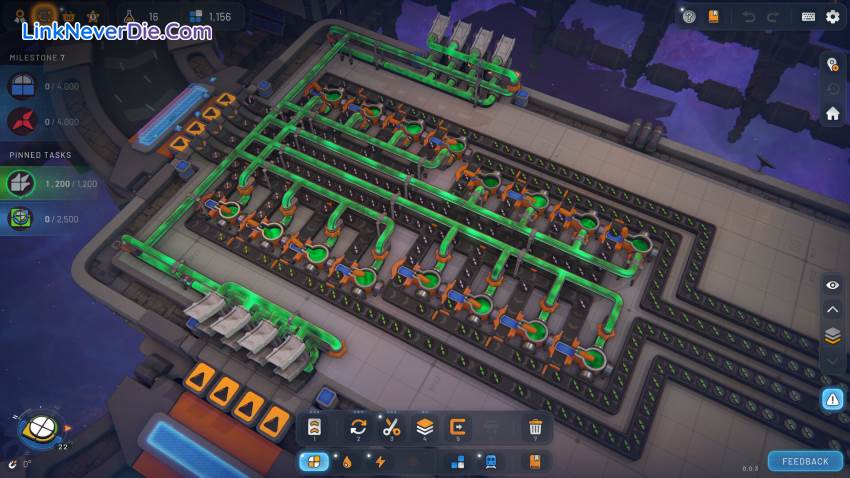This screenshot has width=850, height=478.
Task: Move up one layer with chevron
Action: 832,310
